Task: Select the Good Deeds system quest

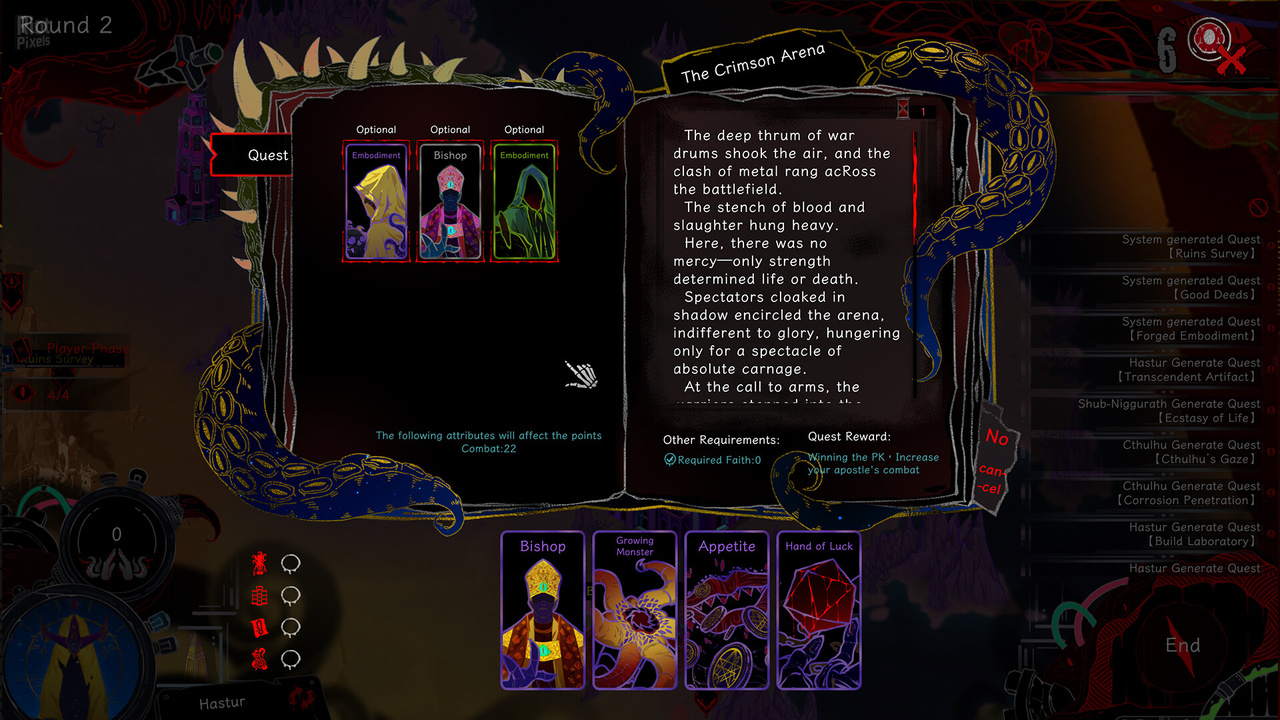Action: [x=1191, y=288]
